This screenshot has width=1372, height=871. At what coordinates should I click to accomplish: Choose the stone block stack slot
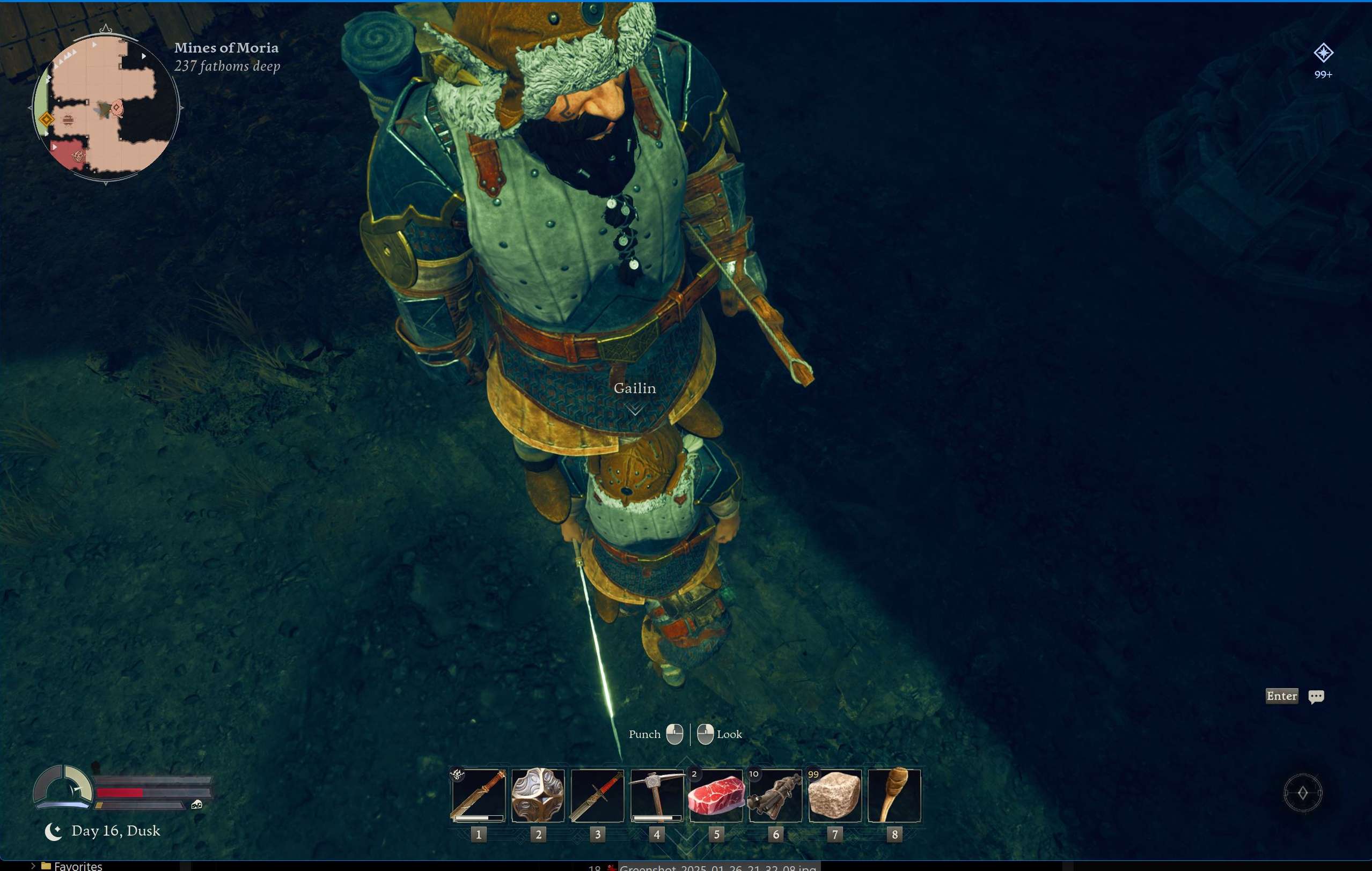(835, 795)
